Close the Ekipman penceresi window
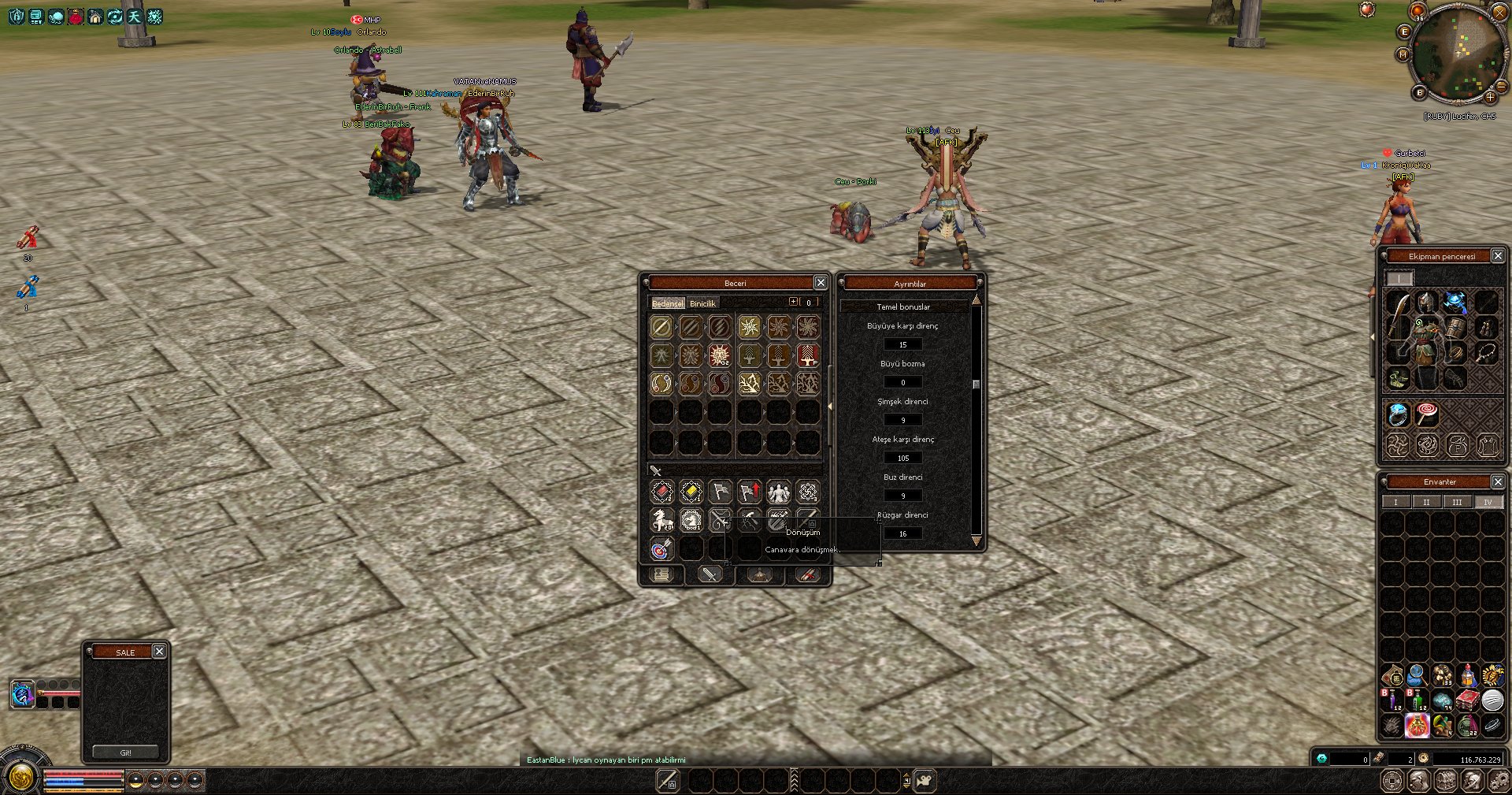 click(1498, 256)
